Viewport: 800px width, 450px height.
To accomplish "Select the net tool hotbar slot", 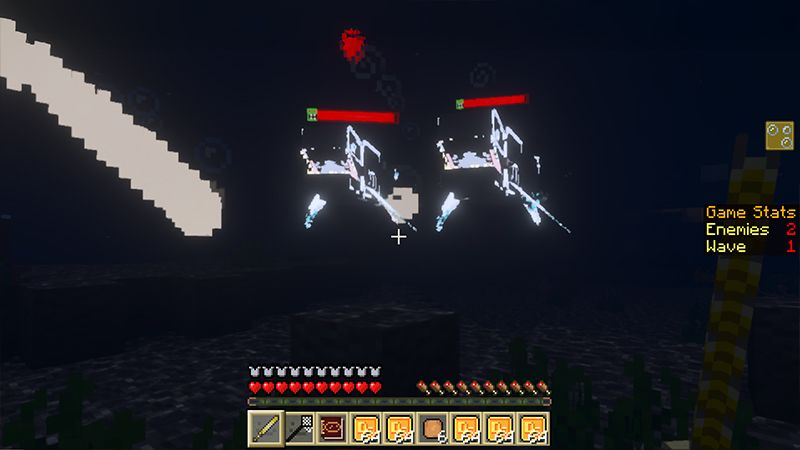I will tap(298, 428).
